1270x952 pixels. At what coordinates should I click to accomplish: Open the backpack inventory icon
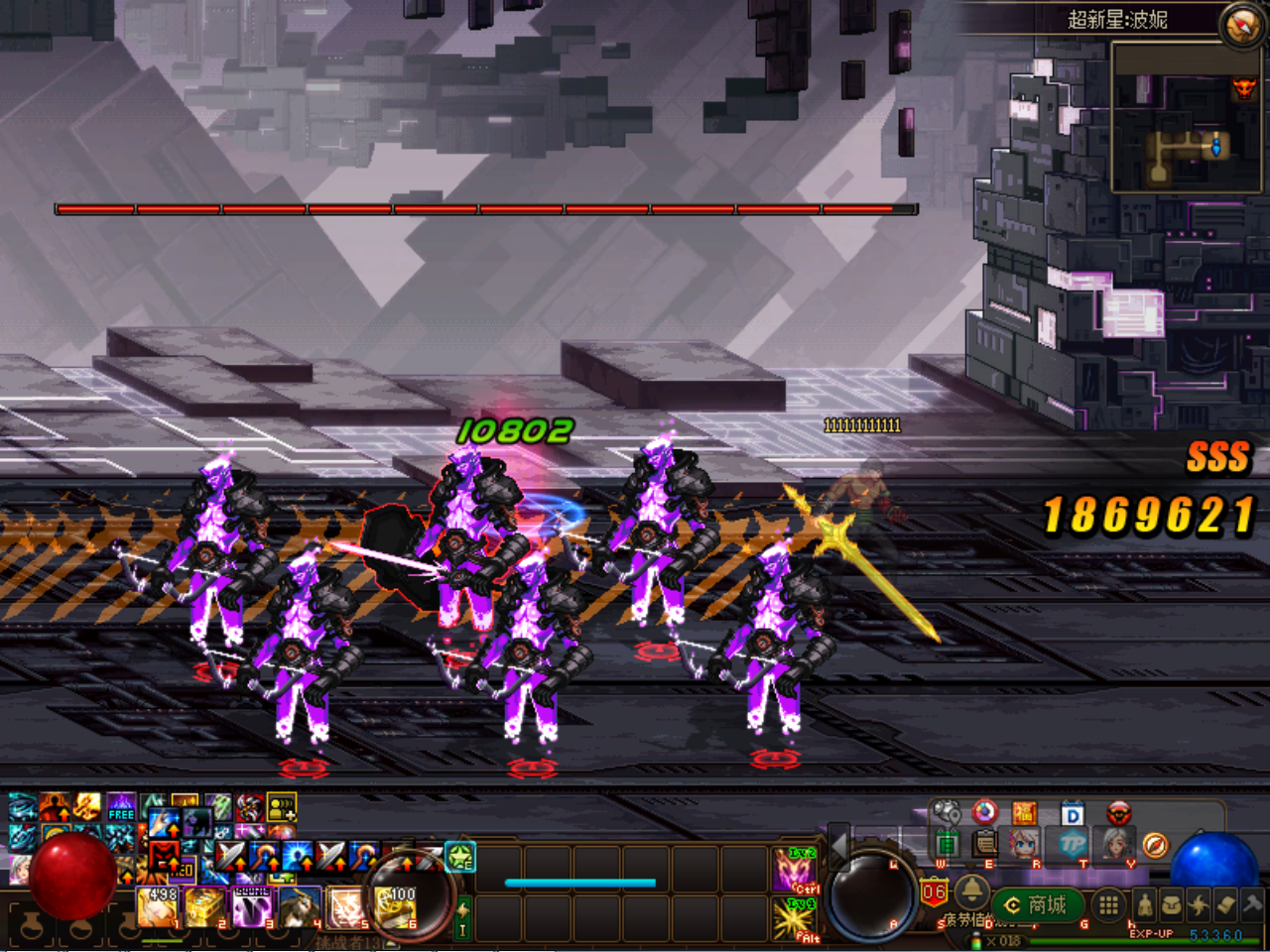click(1174, 904)
